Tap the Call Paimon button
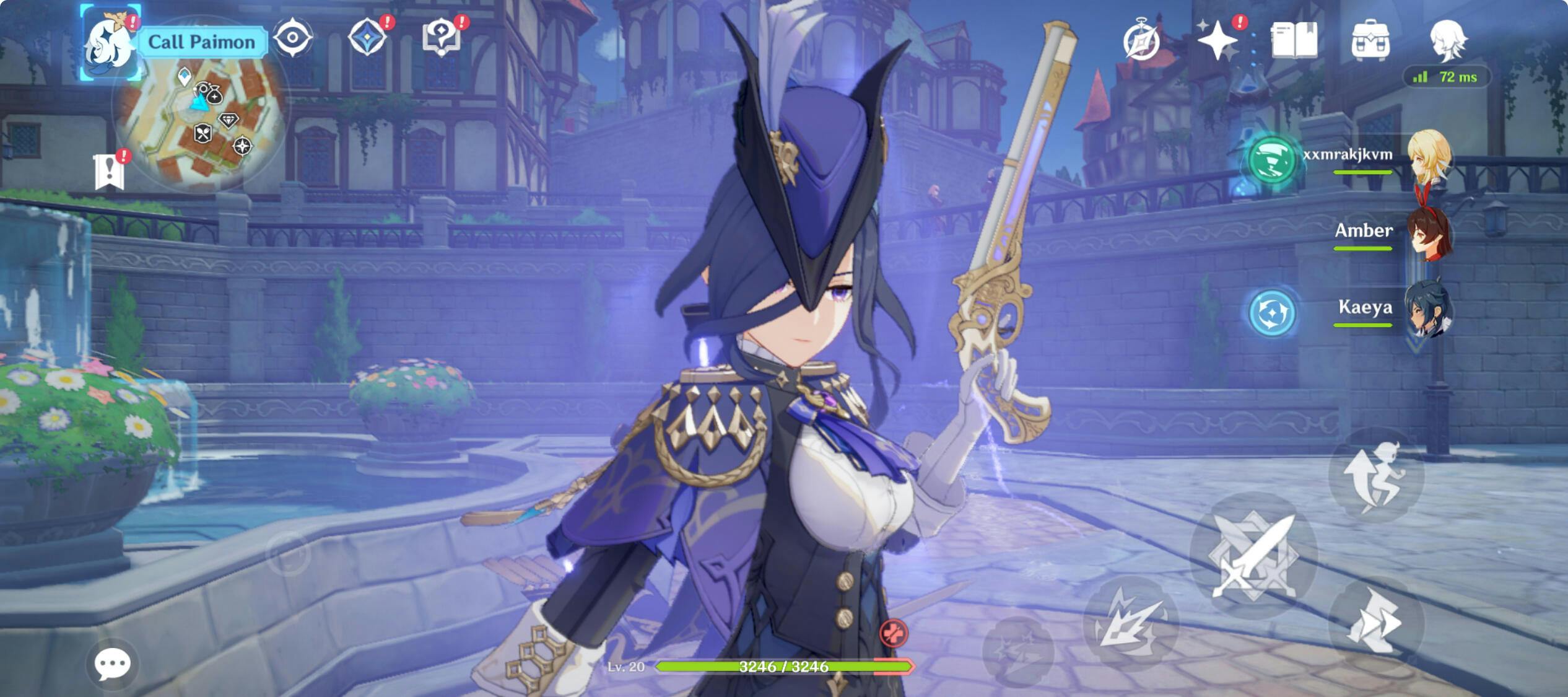Screen dimensions: 1568x697 pos(201,42)
